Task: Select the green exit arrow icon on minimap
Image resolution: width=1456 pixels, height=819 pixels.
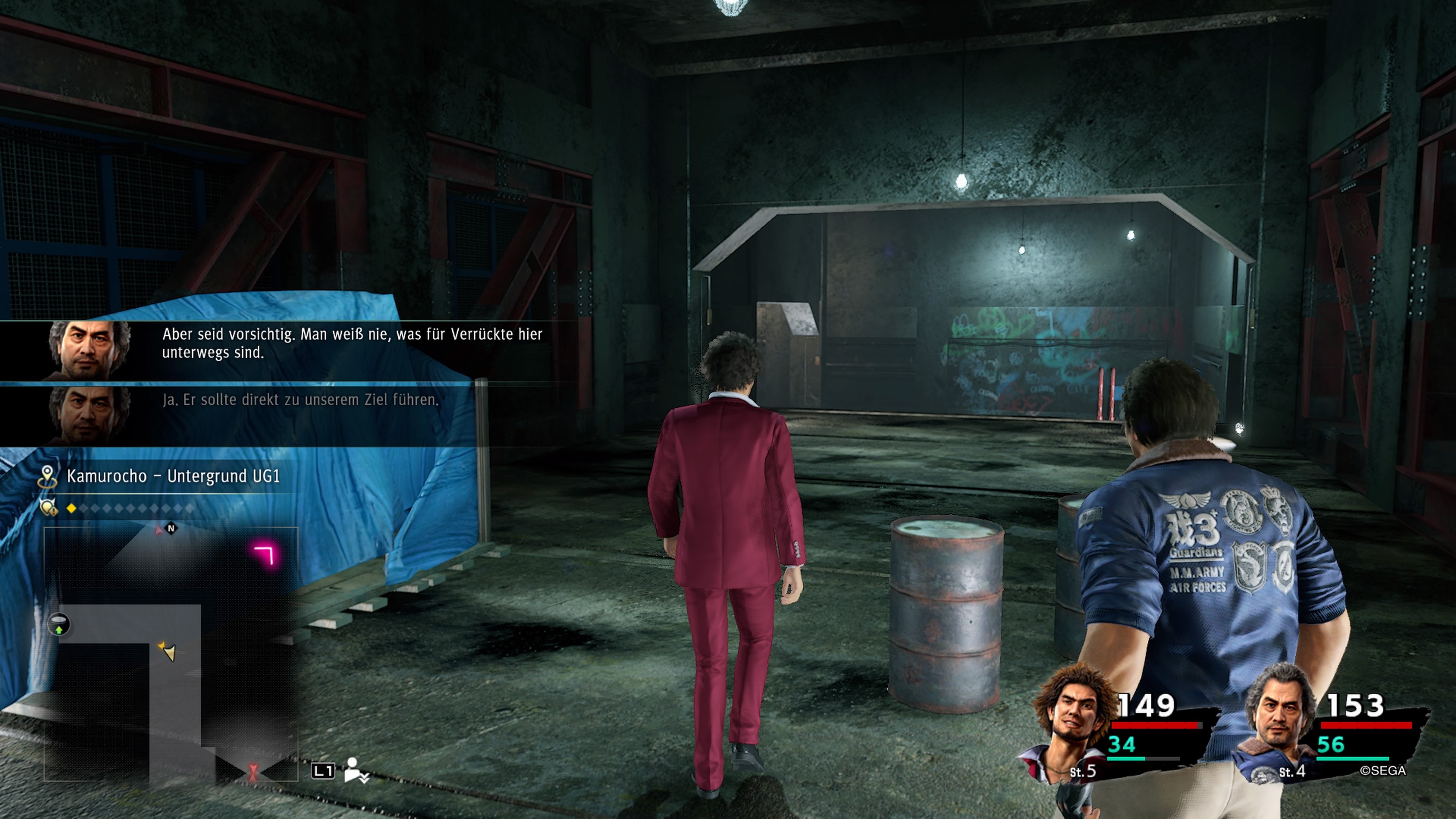Action: [59, 624]
